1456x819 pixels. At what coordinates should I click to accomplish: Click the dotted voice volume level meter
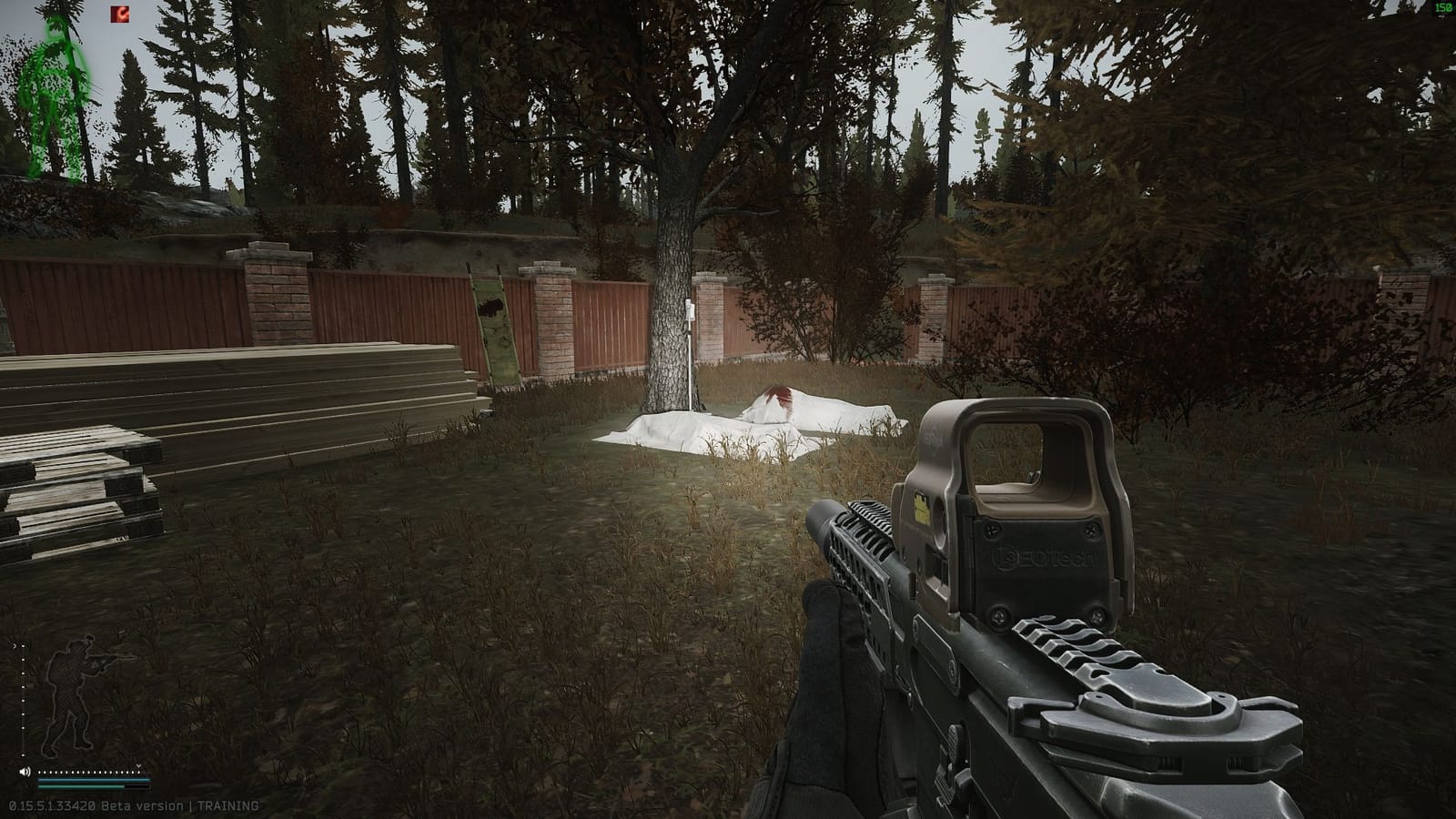pos(86,772)
